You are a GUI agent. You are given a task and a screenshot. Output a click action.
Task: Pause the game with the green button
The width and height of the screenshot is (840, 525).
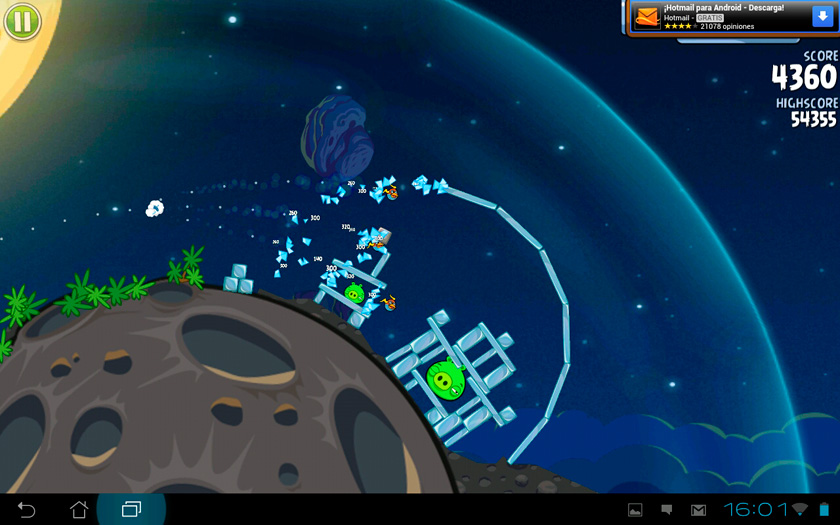tap(21, 20)
